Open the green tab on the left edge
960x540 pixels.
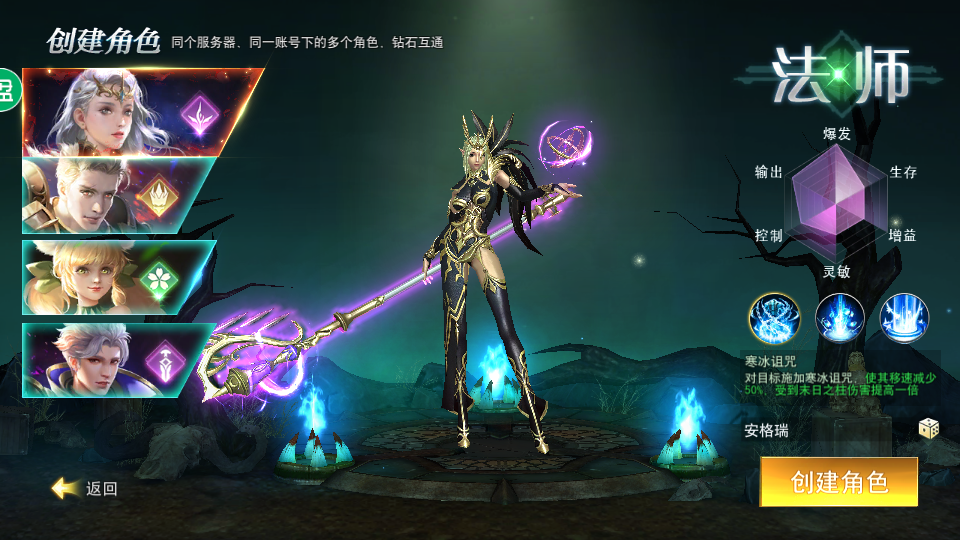[x=8, y=90]
